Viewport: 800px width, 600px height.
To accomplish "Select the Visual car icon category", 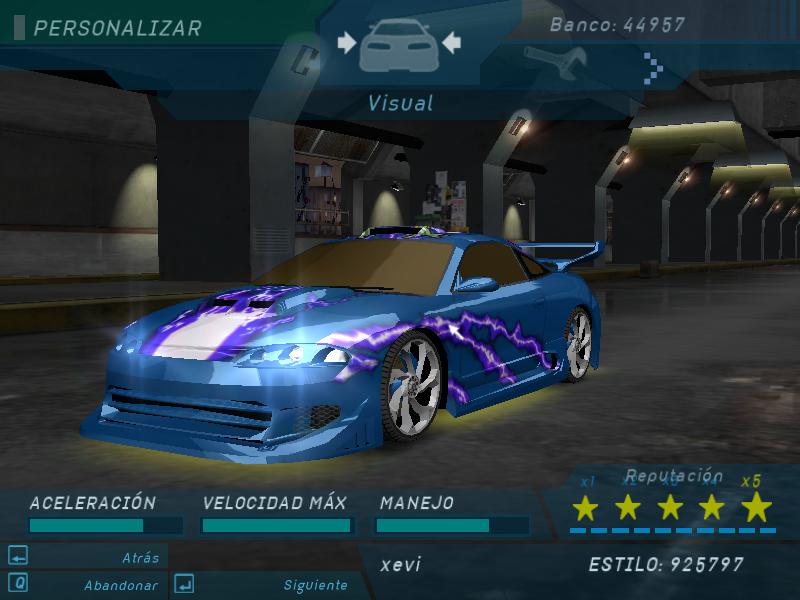I will [x=399, y=45].
